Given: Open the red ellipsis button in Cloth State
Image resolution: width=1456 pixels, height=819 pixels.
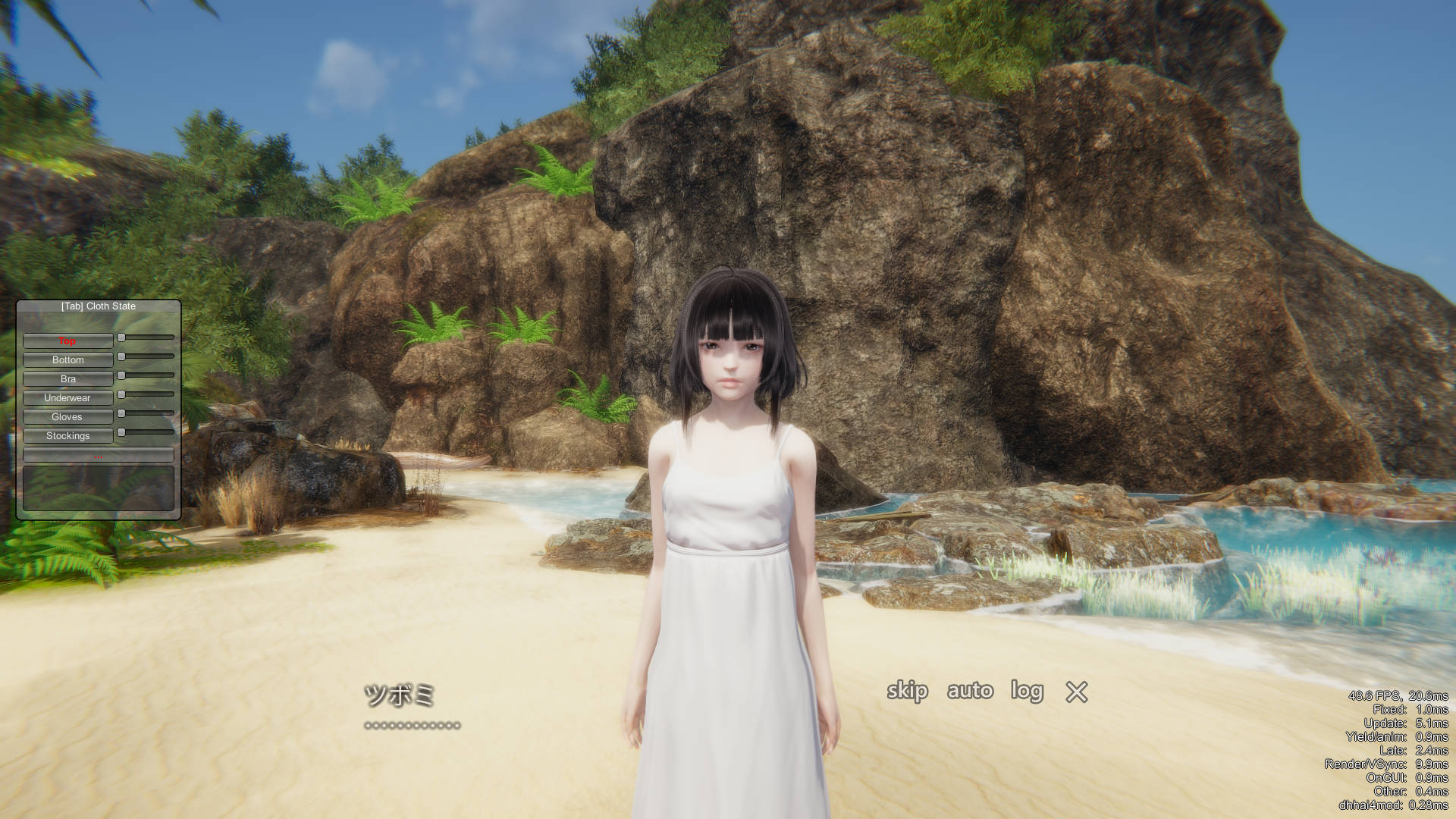Looking at the screenshot, I should pos(99,456).
